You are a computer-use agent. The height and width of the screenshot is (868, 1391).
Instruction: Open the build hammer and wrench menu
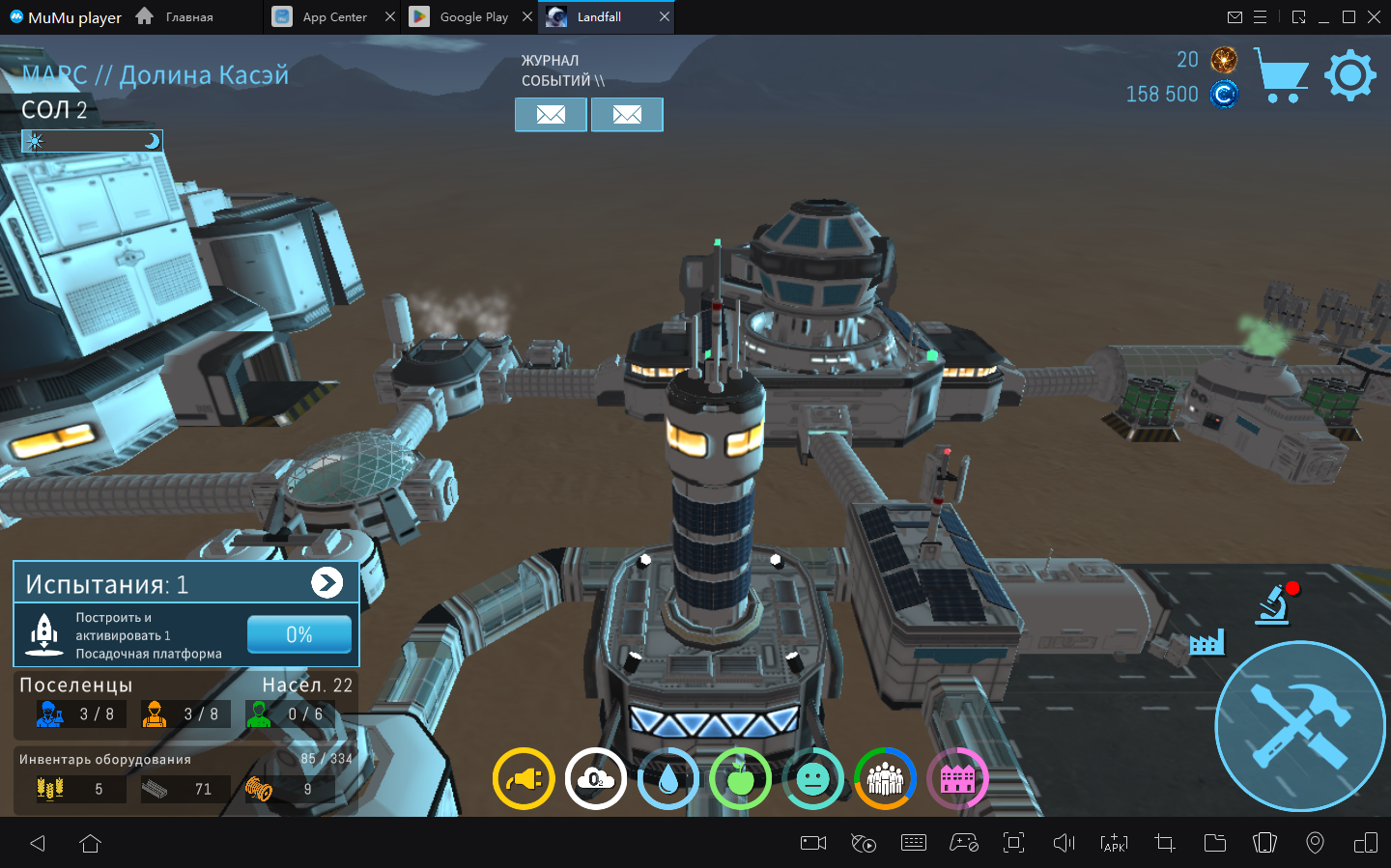click(x=1299, y=726)
